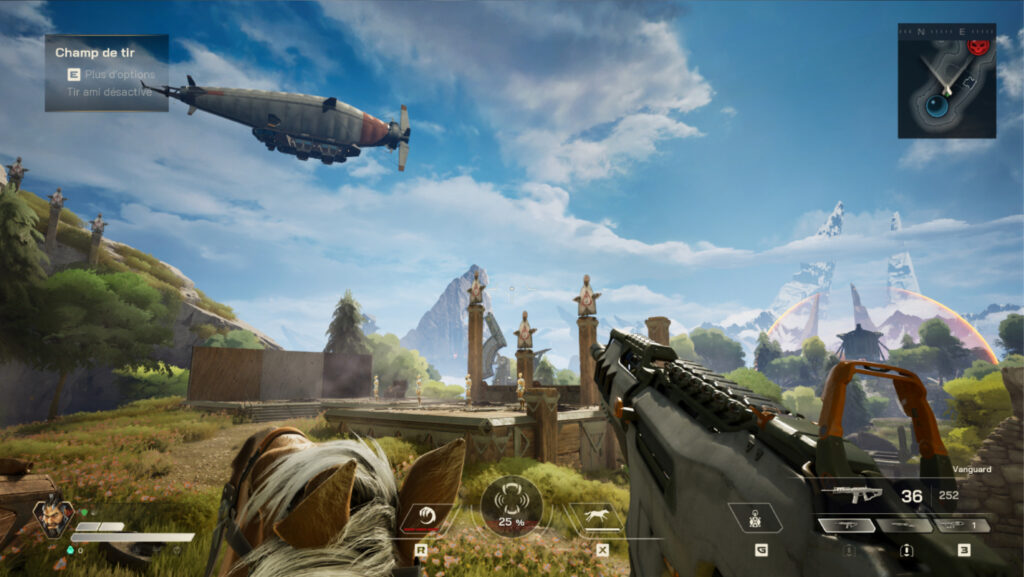Switch to the second weapon slot
The height and width of the screenshot is (577, 1024).
[x=904, y=525]
